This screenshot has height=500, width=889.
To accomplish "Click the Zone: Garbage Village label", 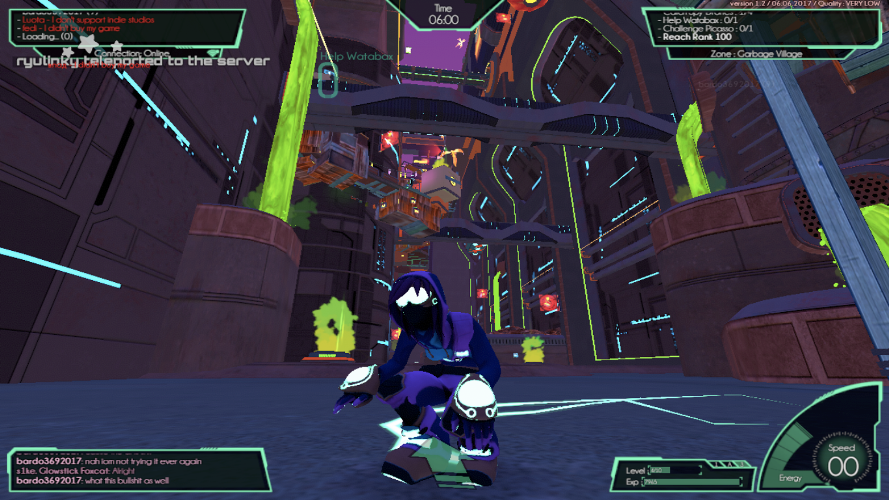I will (756, 53).
